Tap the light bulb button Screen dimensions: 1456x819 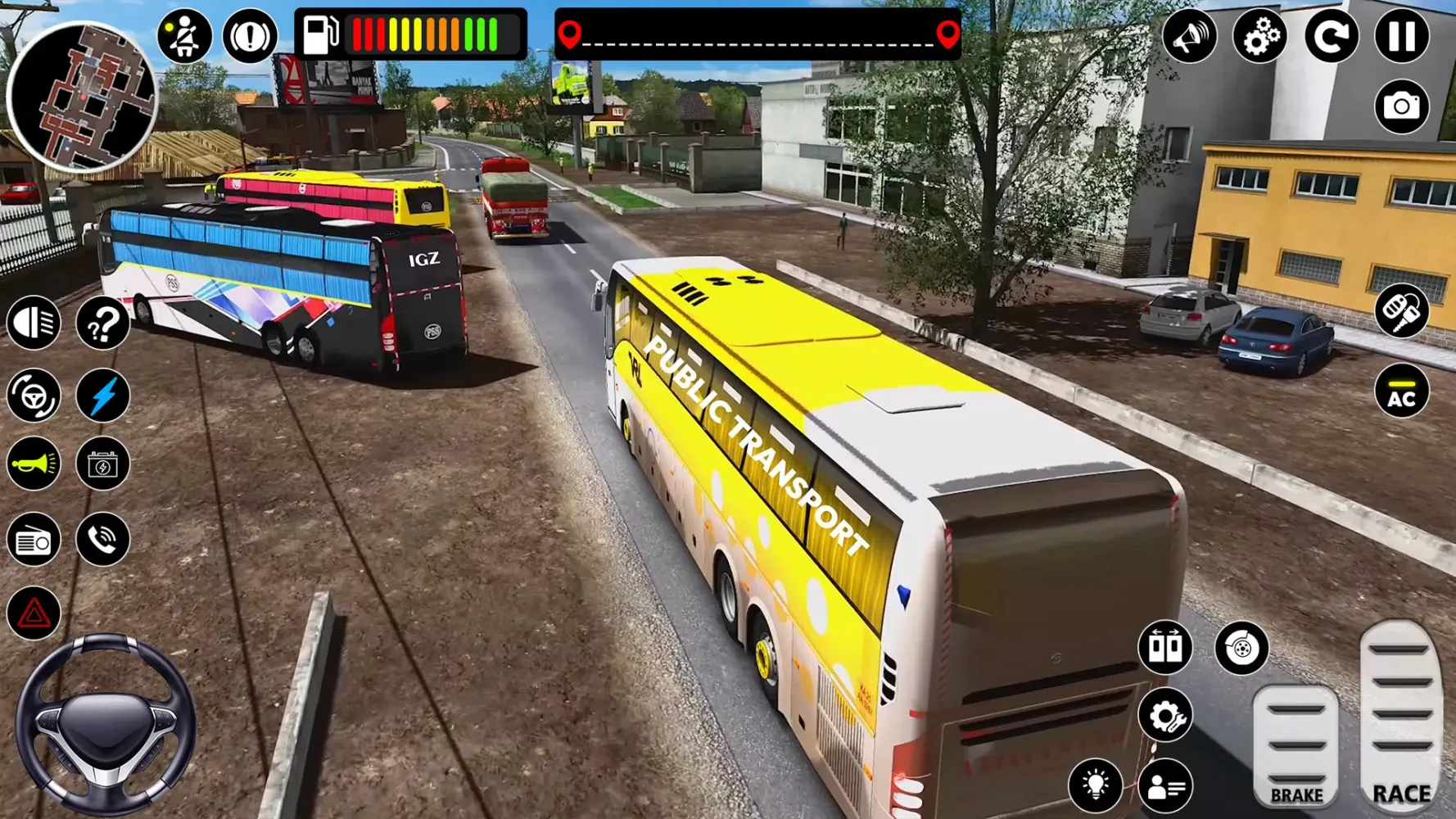click(1095, 785)
